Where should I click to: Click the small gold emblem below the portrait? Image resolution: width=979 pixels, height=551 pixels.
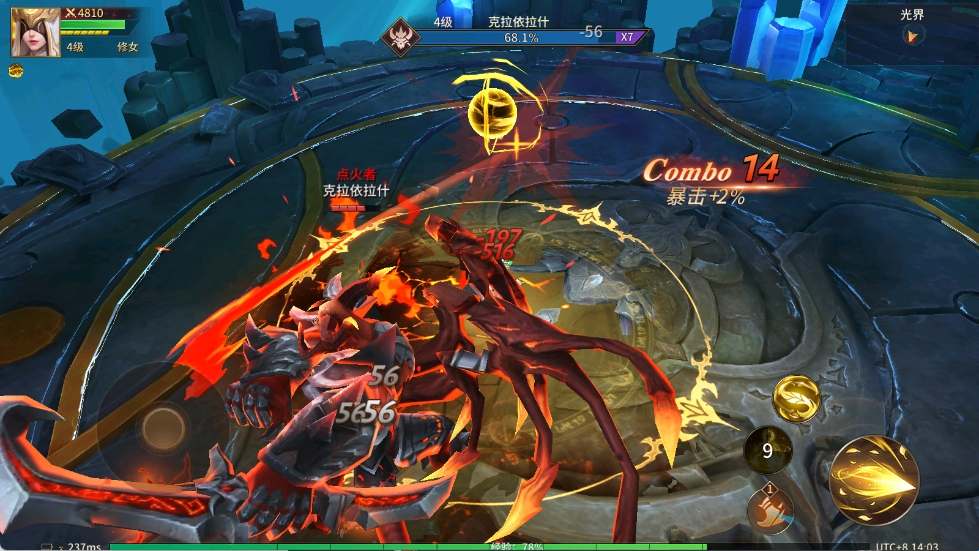pyautogui.click(x=16, y=71)
